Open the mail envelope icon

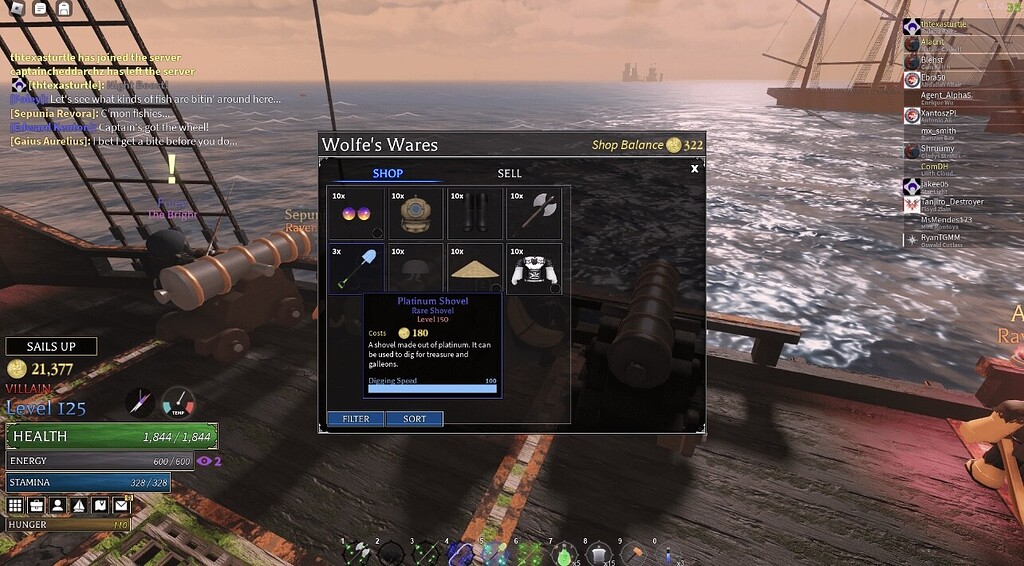122,506
